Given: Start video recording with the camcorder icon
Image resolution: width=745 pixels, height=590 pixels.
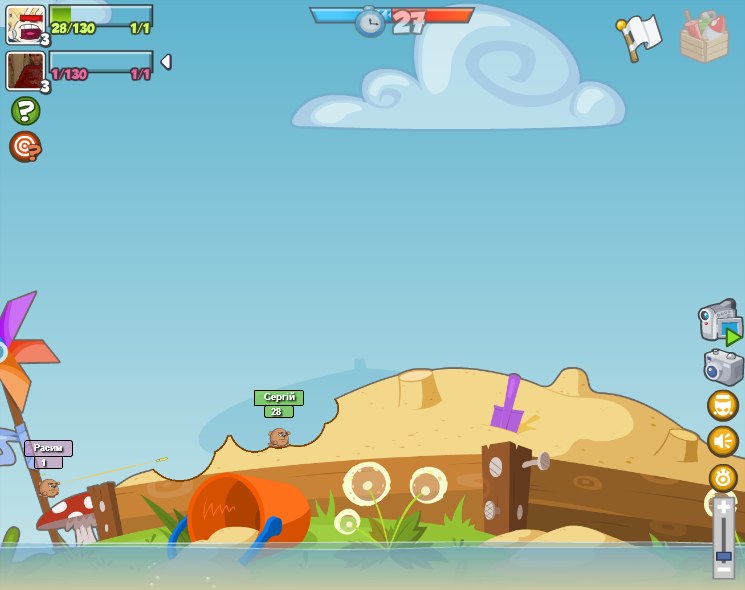Looking at the screenshot, I should point(720,322).
